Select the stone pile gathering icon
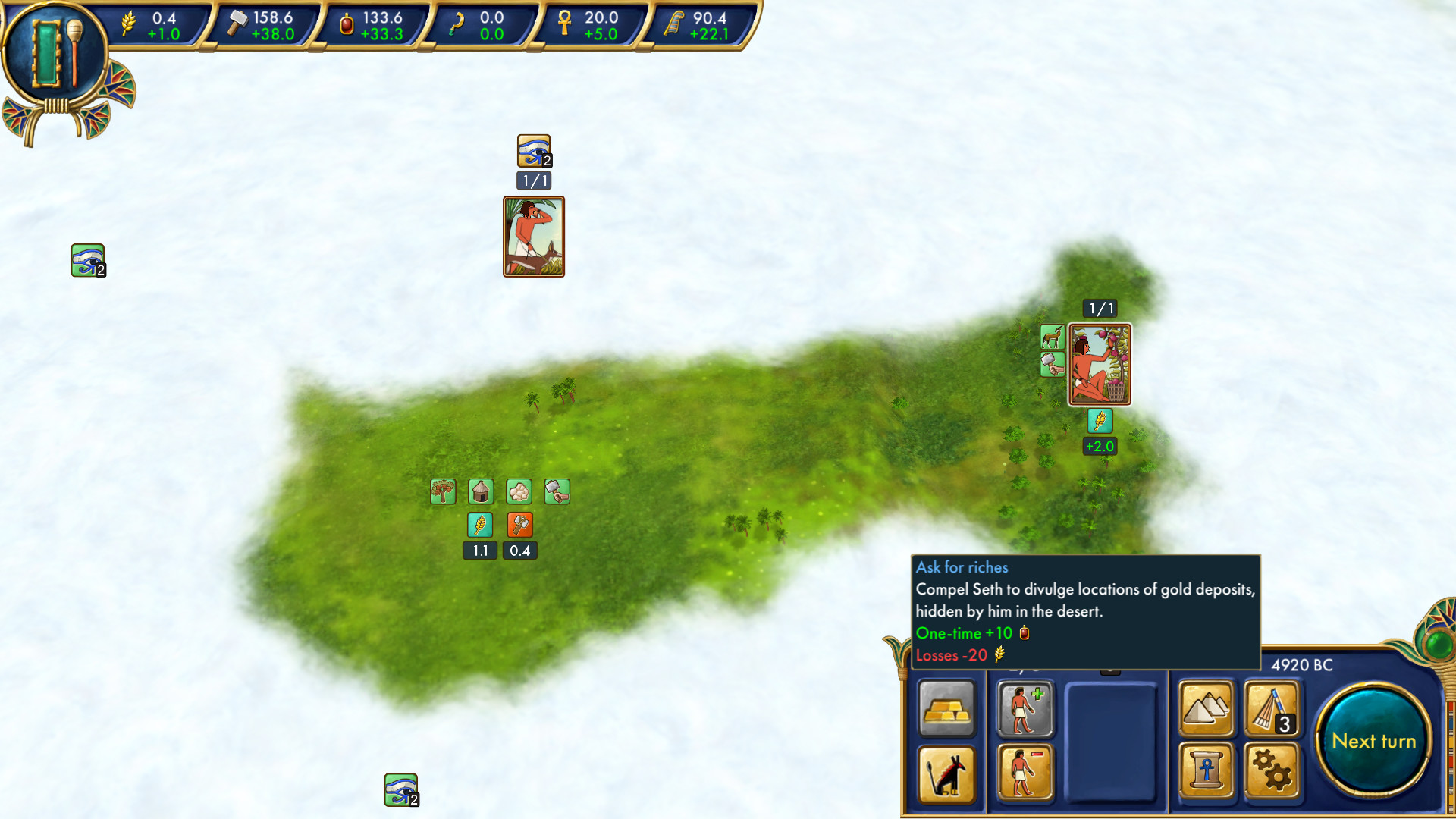This screenshot has width=1456, height=819. coord(519,491)
